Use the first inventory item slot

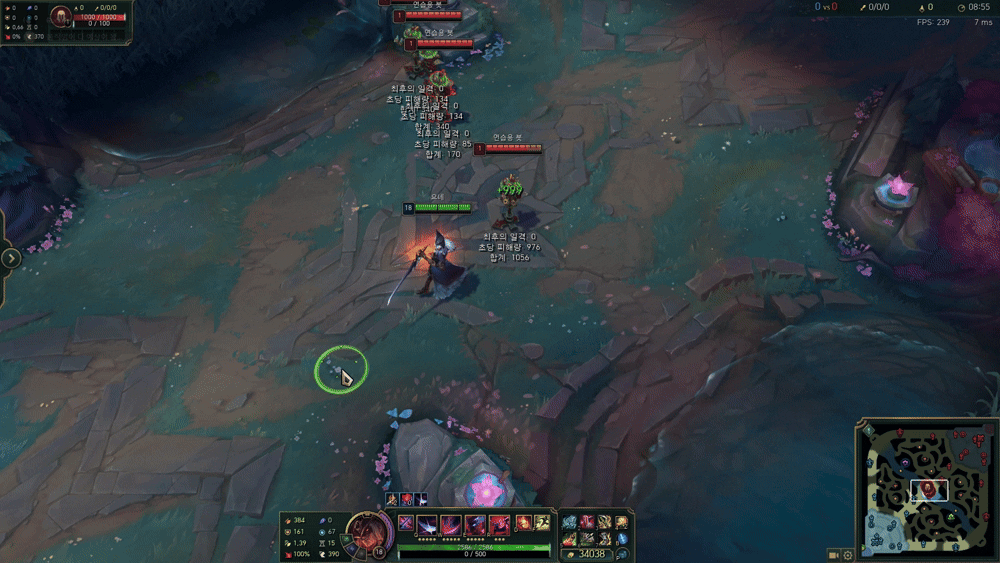coord(568,522)
